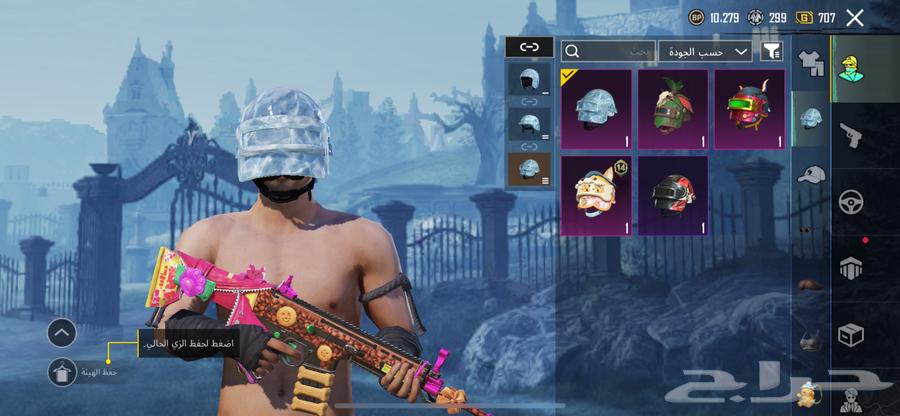Select the icy blue camo helmet skin

(x=596, y=109)
